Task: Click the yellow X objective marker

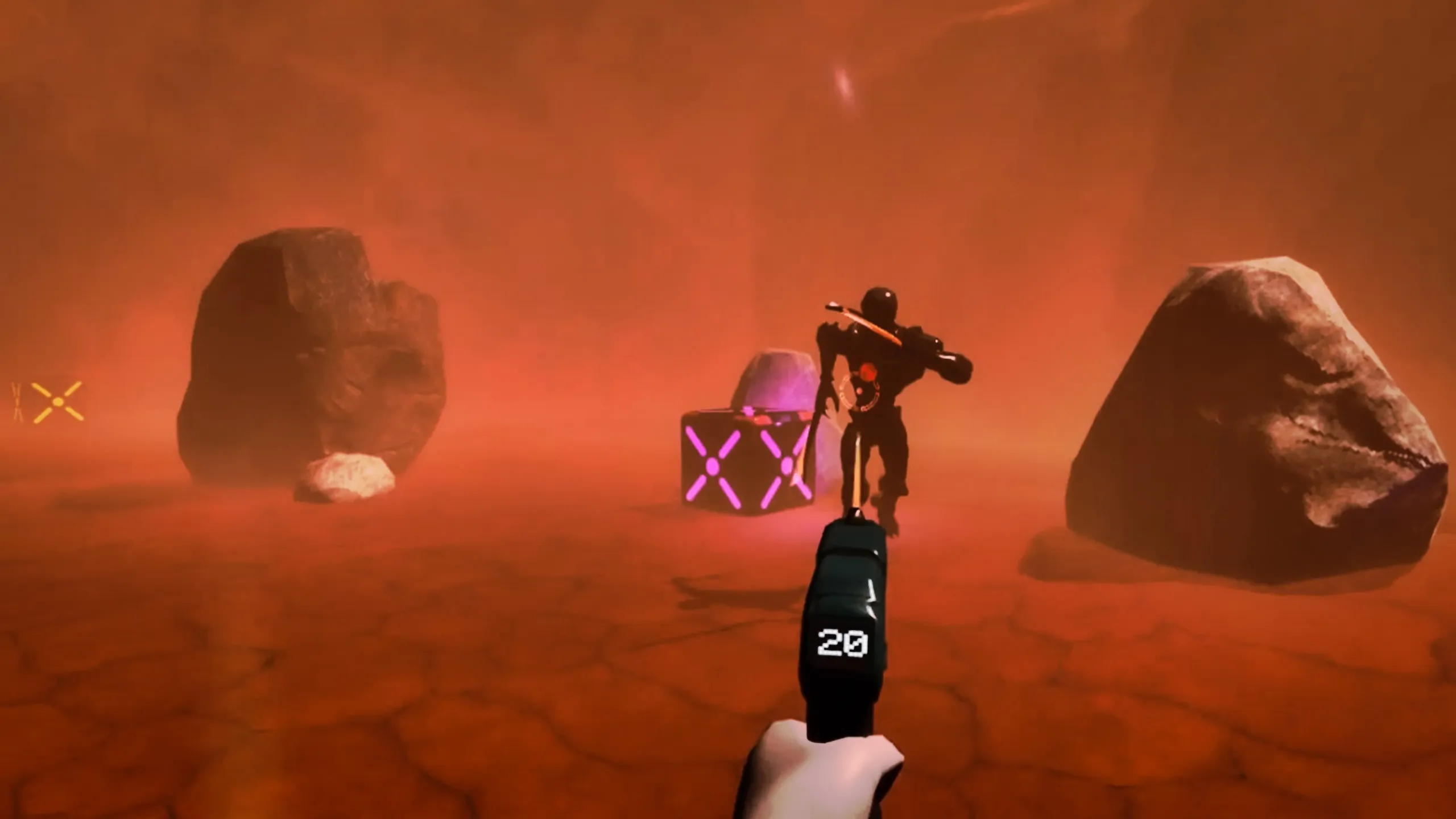Action: 57,402
